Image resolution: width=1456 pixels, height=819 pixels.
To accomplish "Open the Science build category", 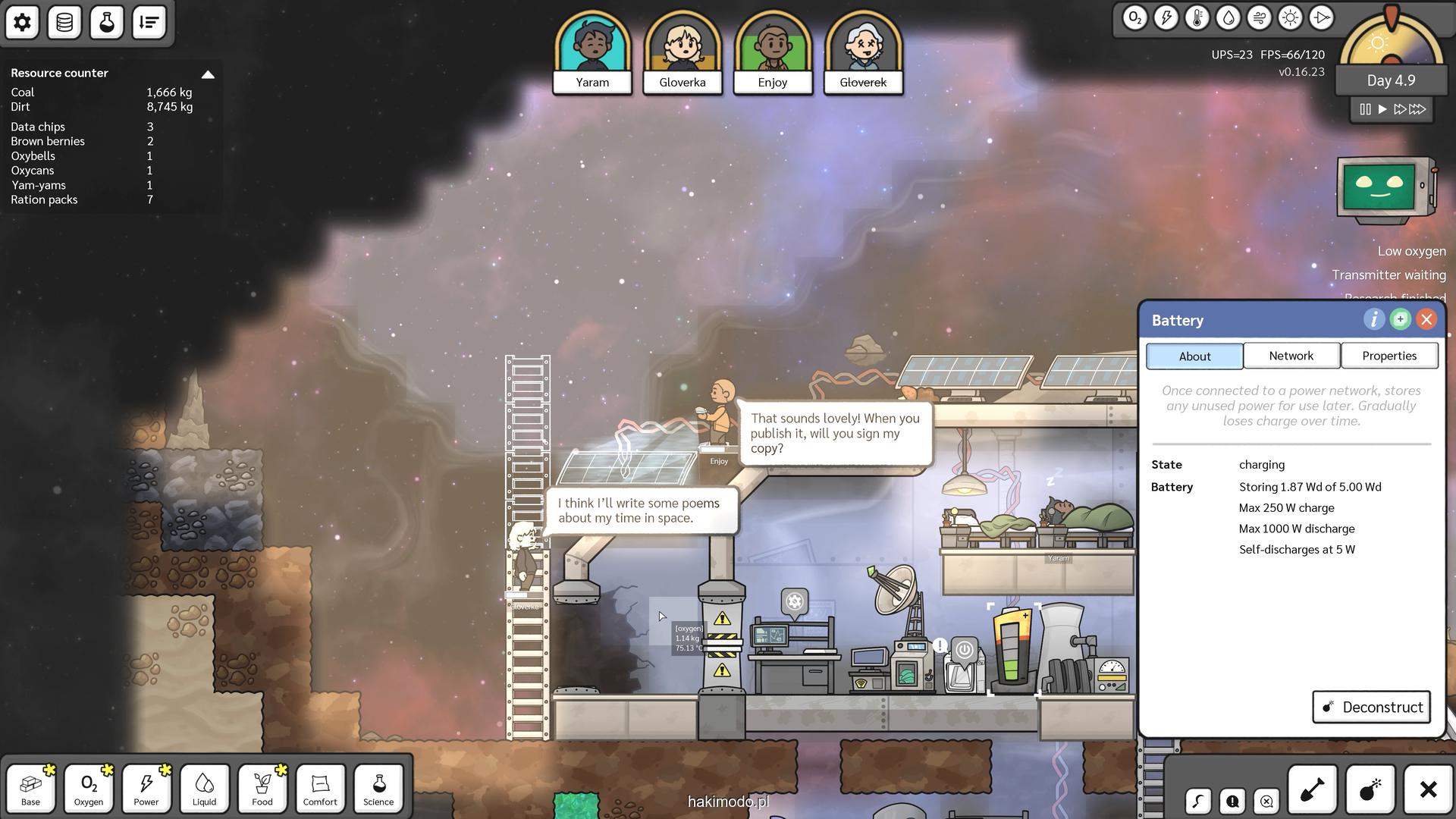I will (378, 789).
